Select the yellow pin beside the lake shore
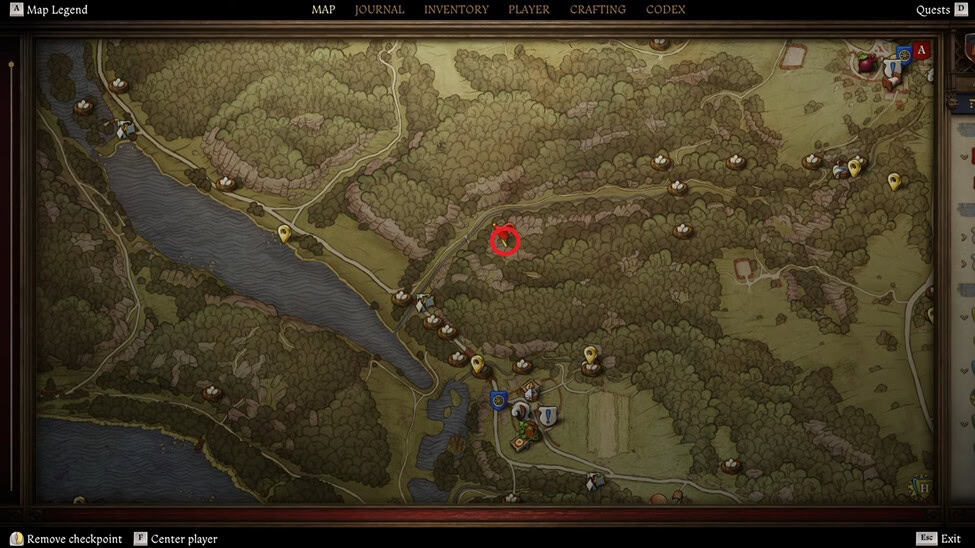Viewport: 975px width, 548px height. pos(284,233)
